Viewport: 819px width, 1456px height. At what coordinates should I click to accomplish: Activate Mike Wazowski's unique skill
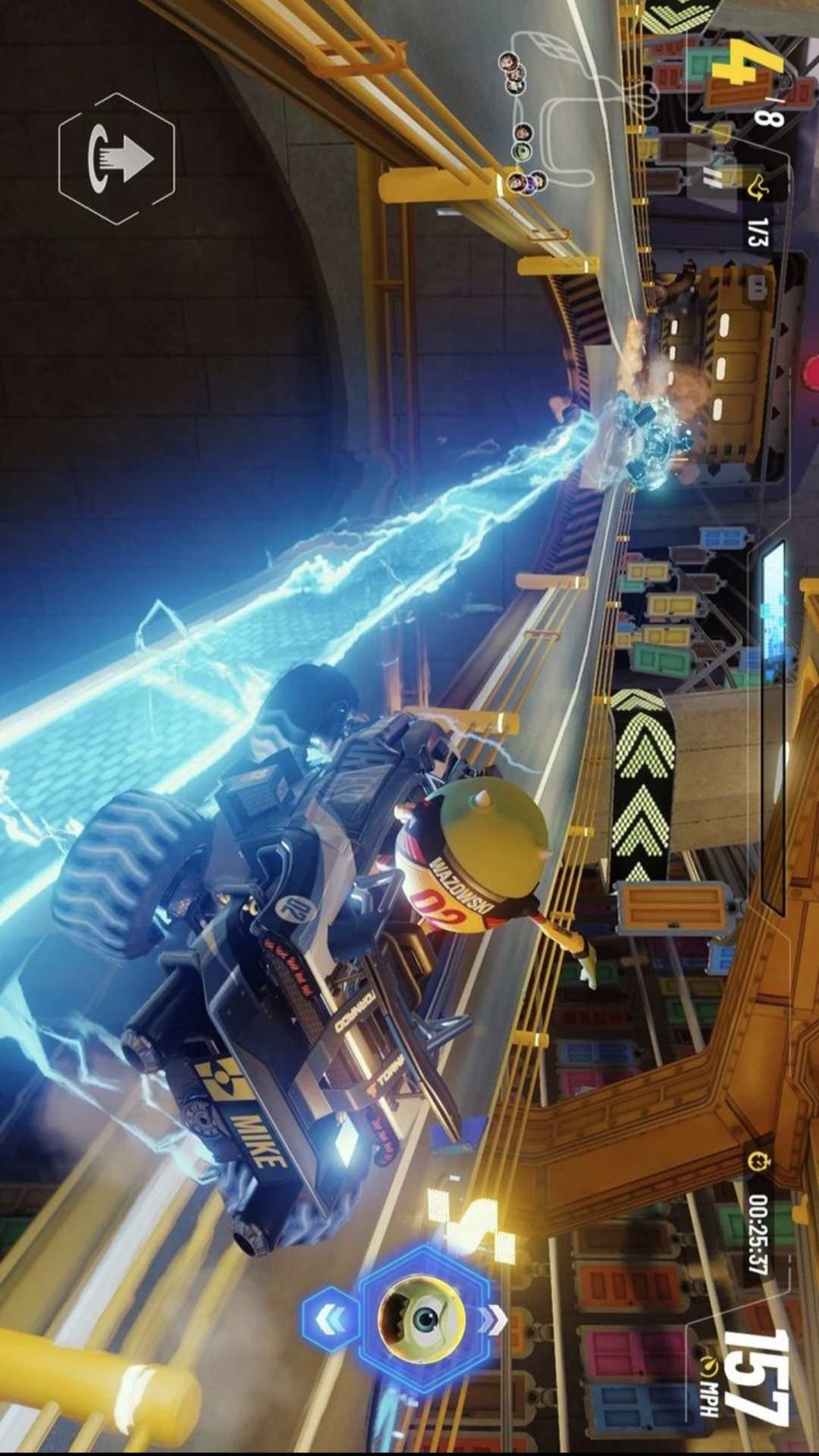click(422, 1317)
